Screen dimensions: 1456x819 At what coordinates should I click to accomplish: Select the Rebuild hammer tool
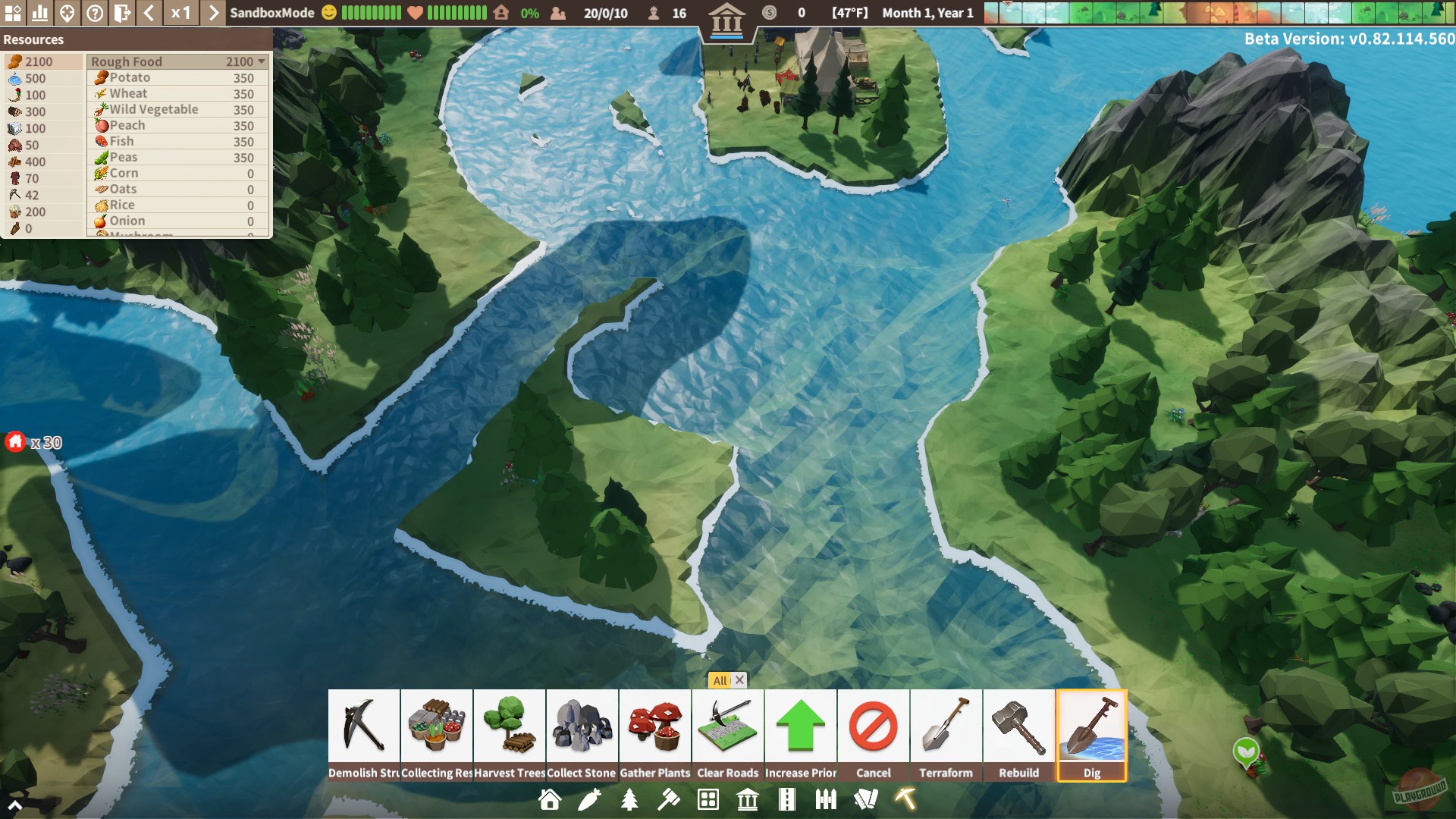1019,728
